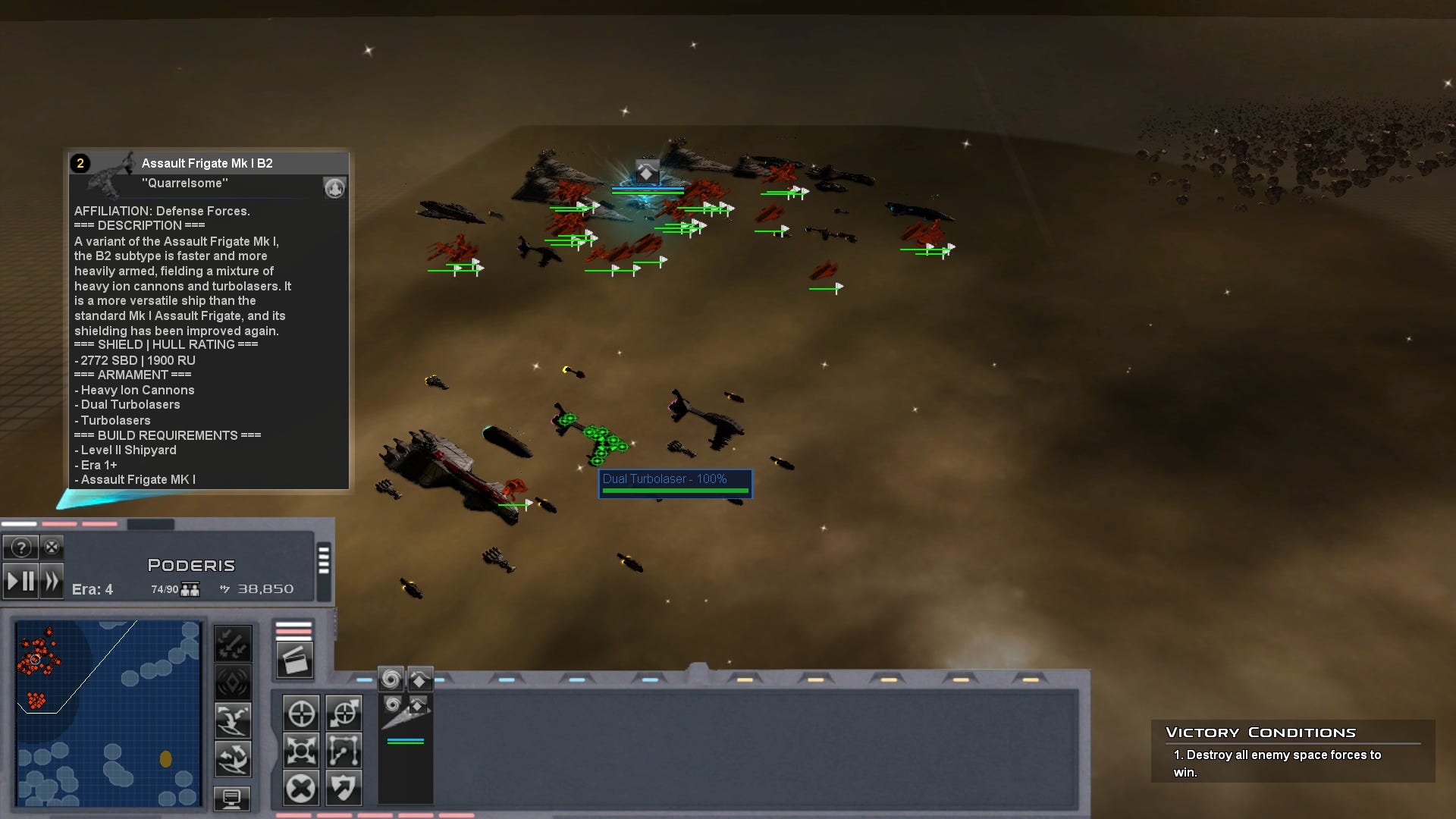The height and width of the screenshot is (819, 1456).
Task: Click the four-arrow Move command icon
Action: (302, 751)
